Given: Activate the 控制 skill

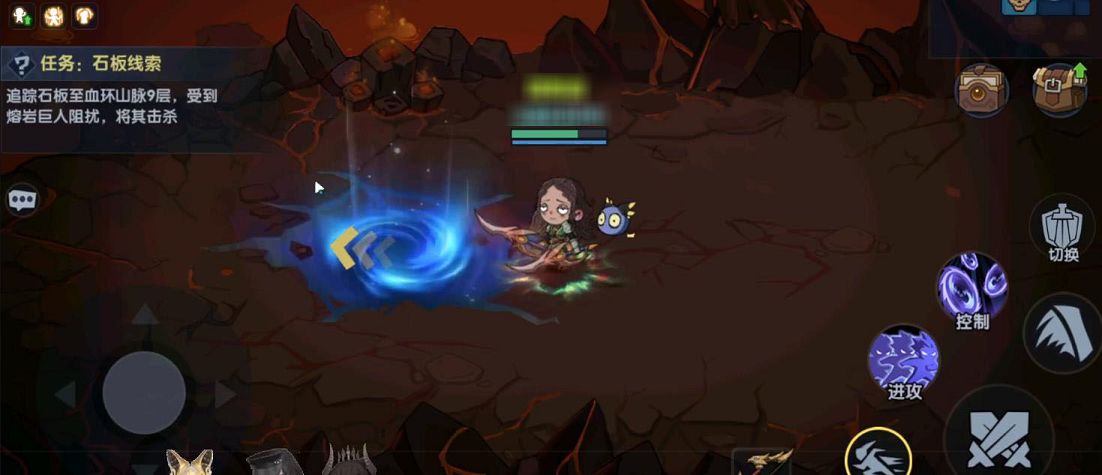Looking at the screenshot, I should click(972, 288).
